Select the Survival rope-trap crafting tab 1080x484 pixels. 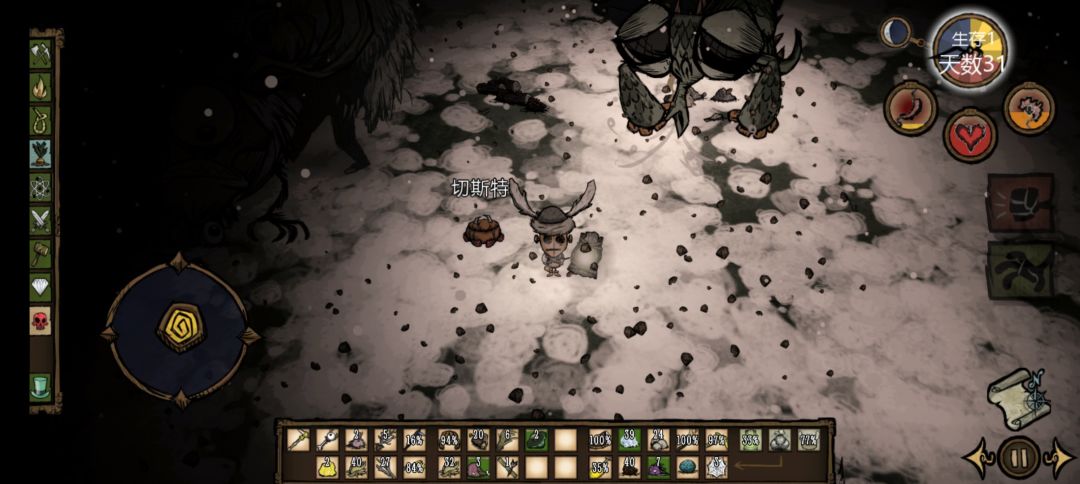click(40, 119)
